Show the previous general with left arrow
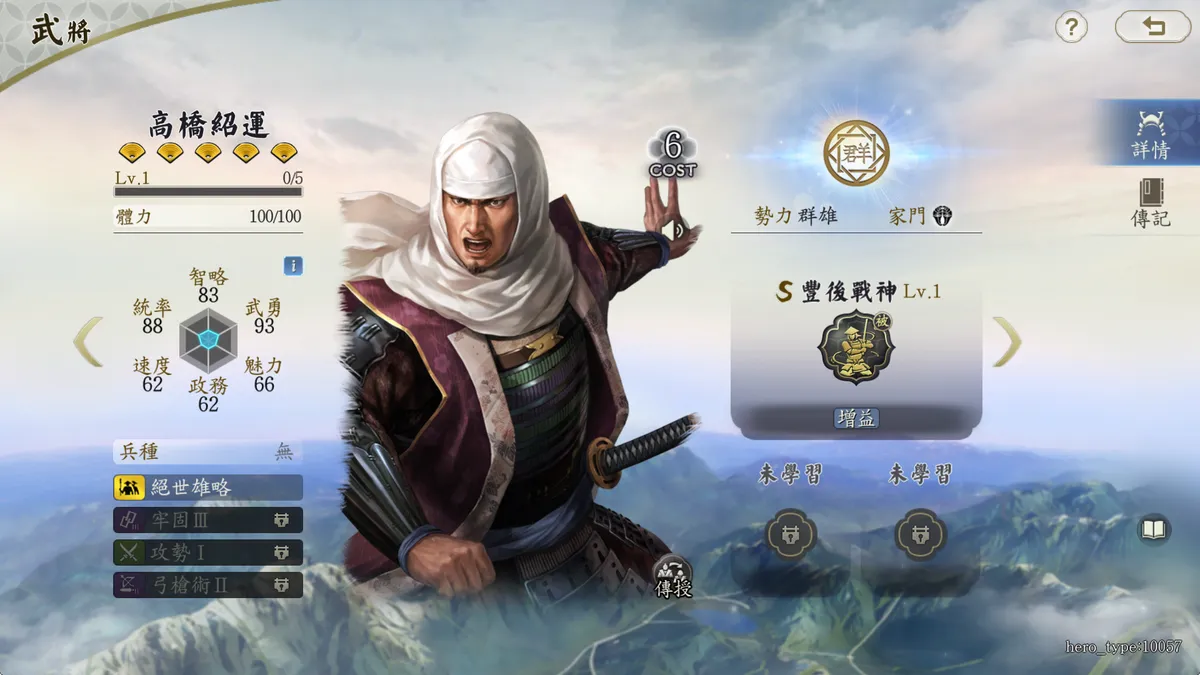 (88, 341)
